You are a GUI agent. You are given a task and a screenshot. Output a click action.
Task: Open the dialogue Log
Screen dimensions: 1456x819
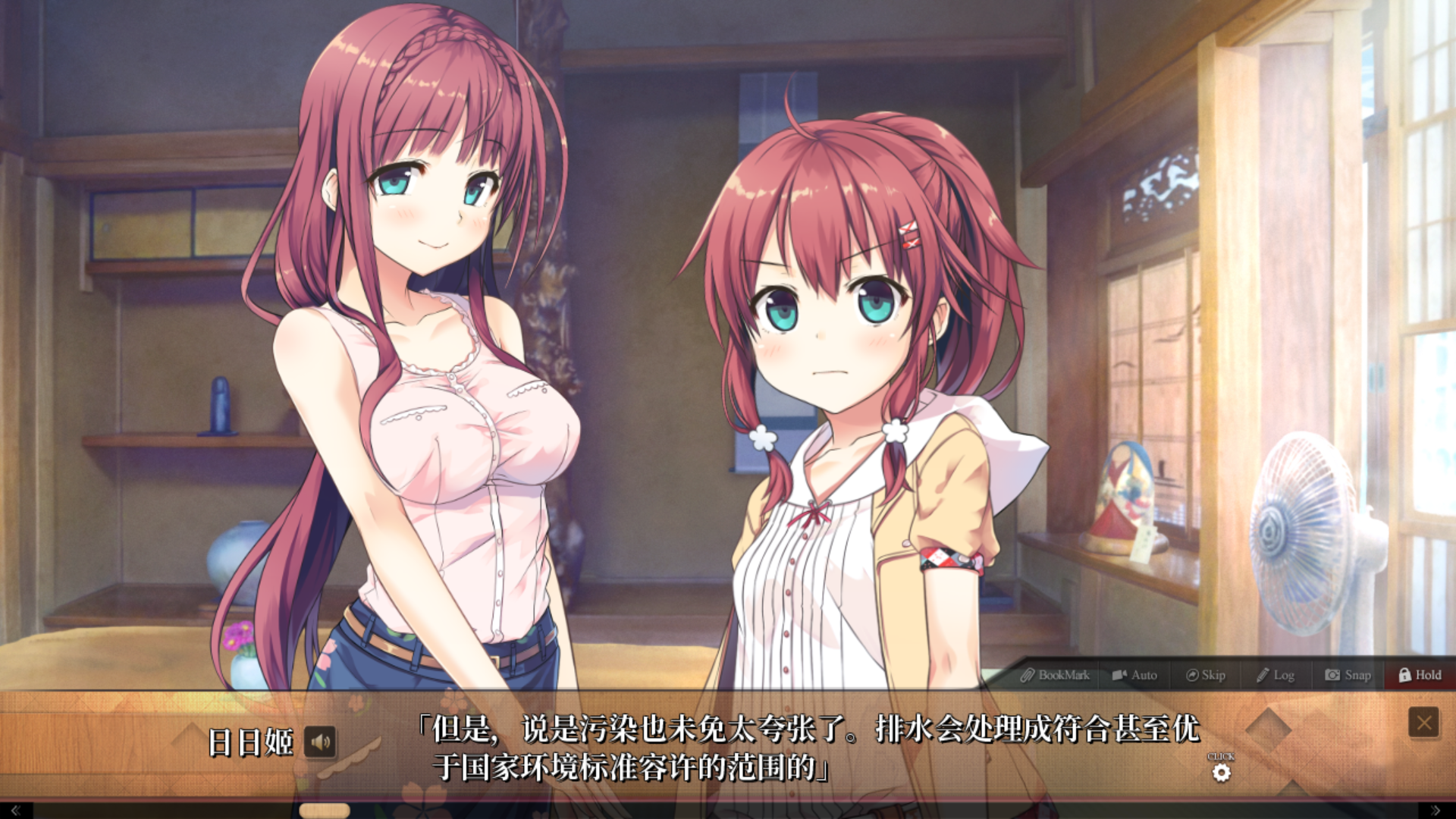(1276, 675)
